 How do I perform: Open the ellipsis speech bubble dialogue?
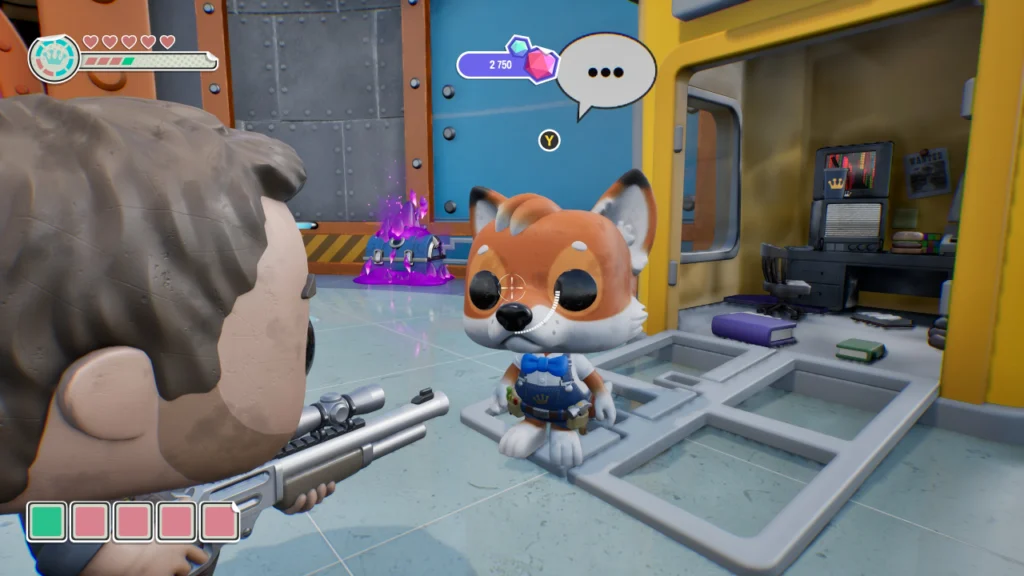605,71
